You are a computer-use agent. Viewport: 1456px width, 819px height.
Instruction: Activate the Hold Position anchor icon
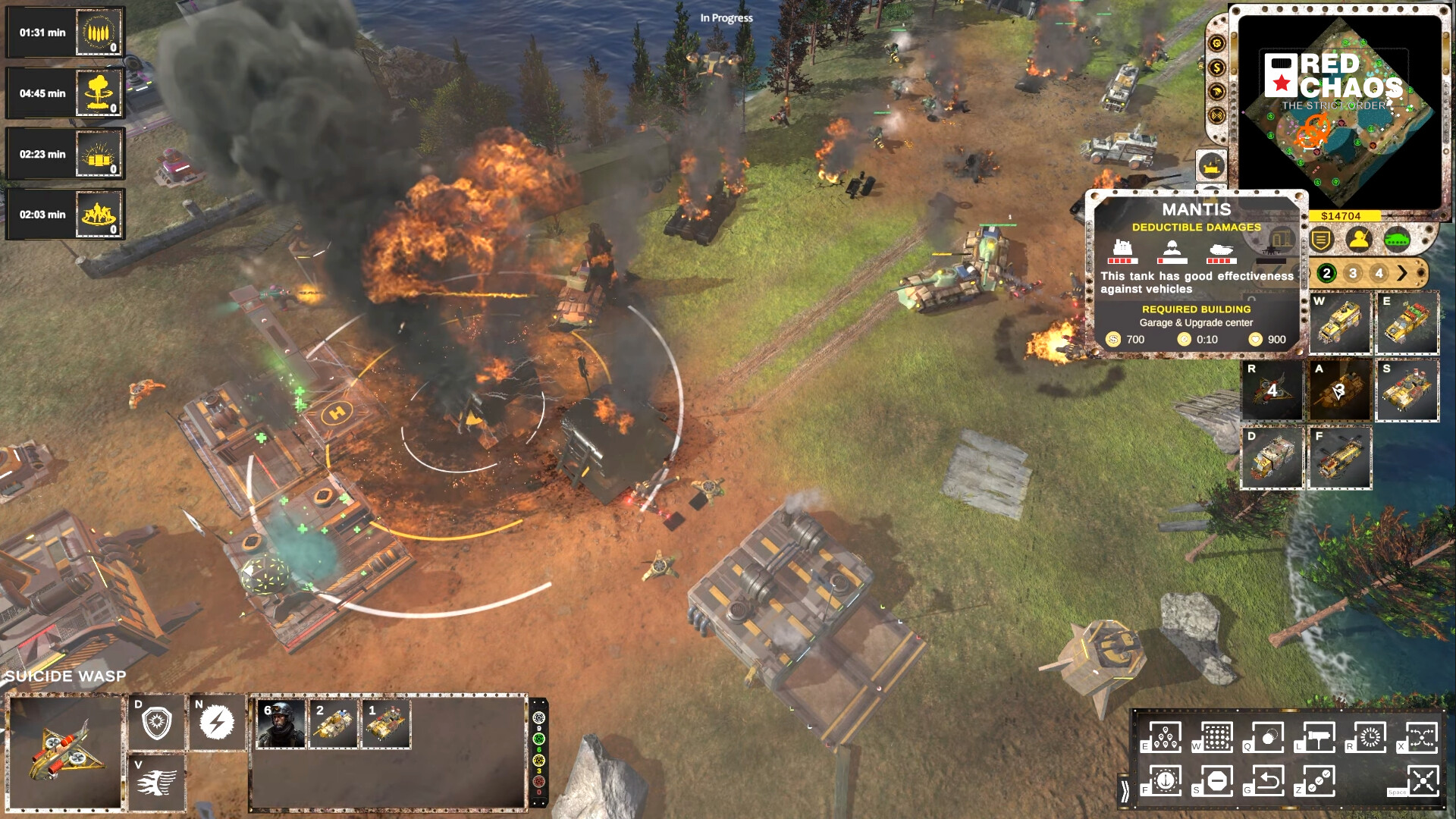(1165, 780)
